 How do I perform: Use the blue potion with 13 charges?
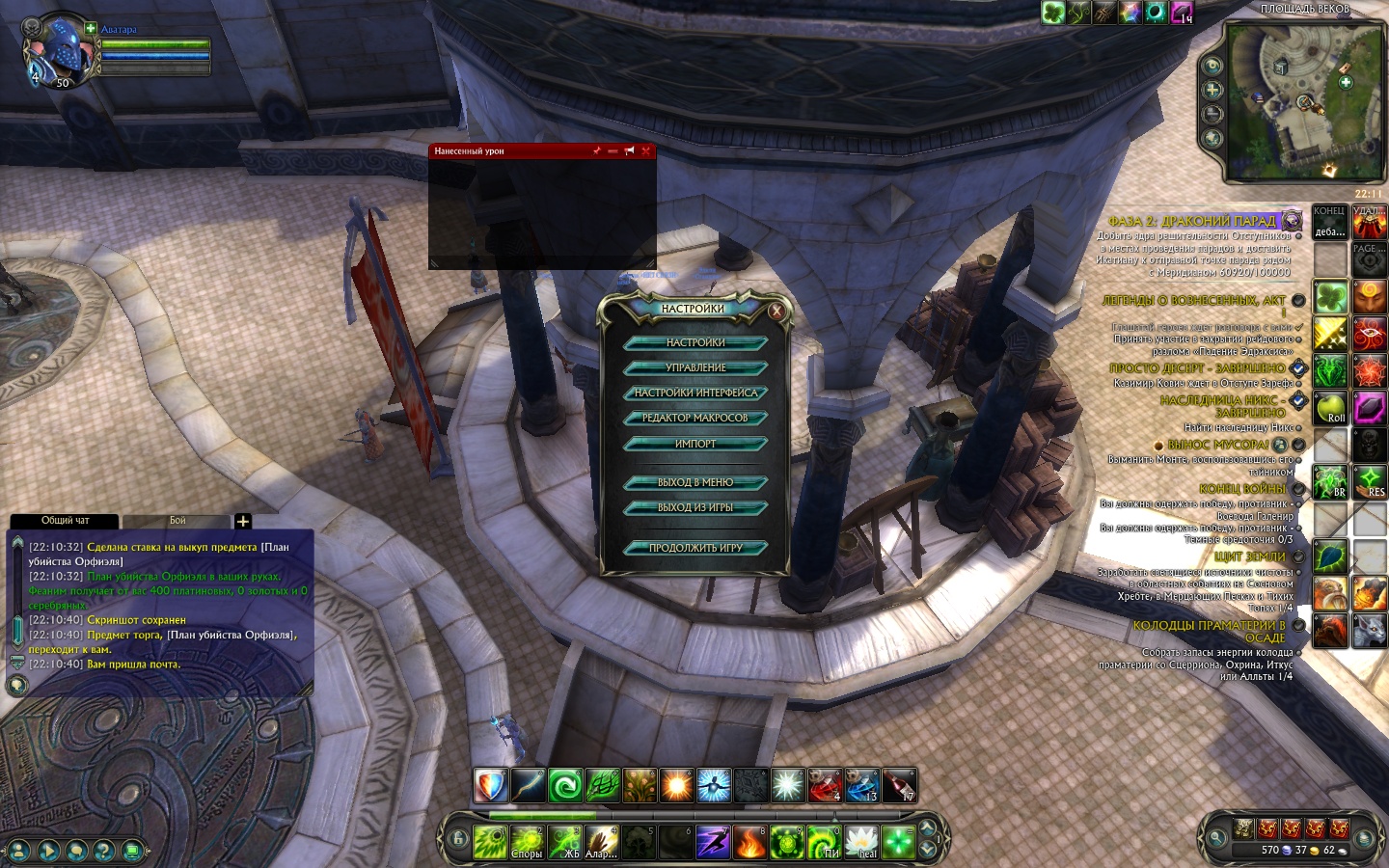click(x=862, y=786)
